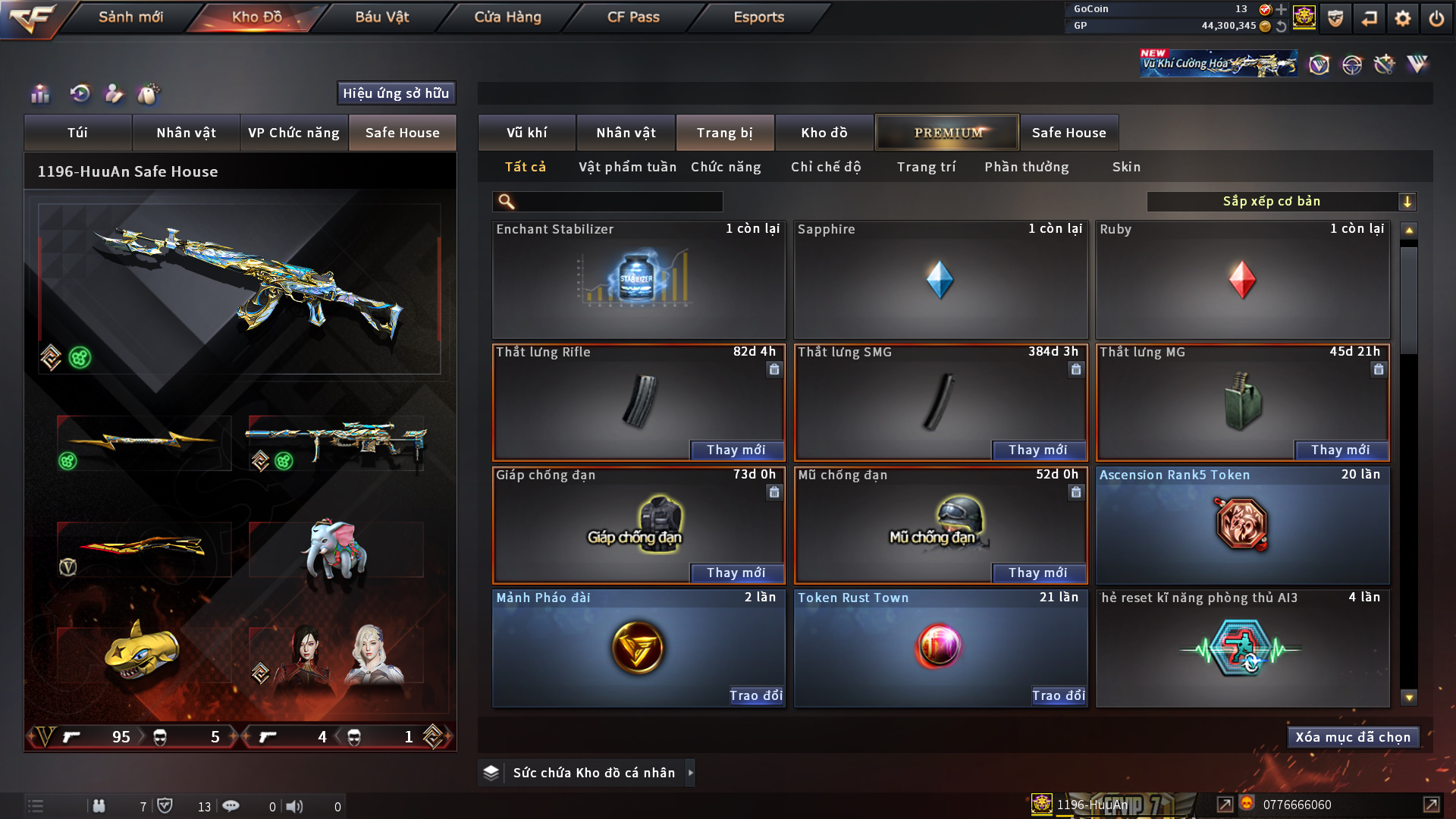Image resolution: width=1456 pixels, height=819 pixels.
Task: Click the item search field
Action: pos(618,202)
